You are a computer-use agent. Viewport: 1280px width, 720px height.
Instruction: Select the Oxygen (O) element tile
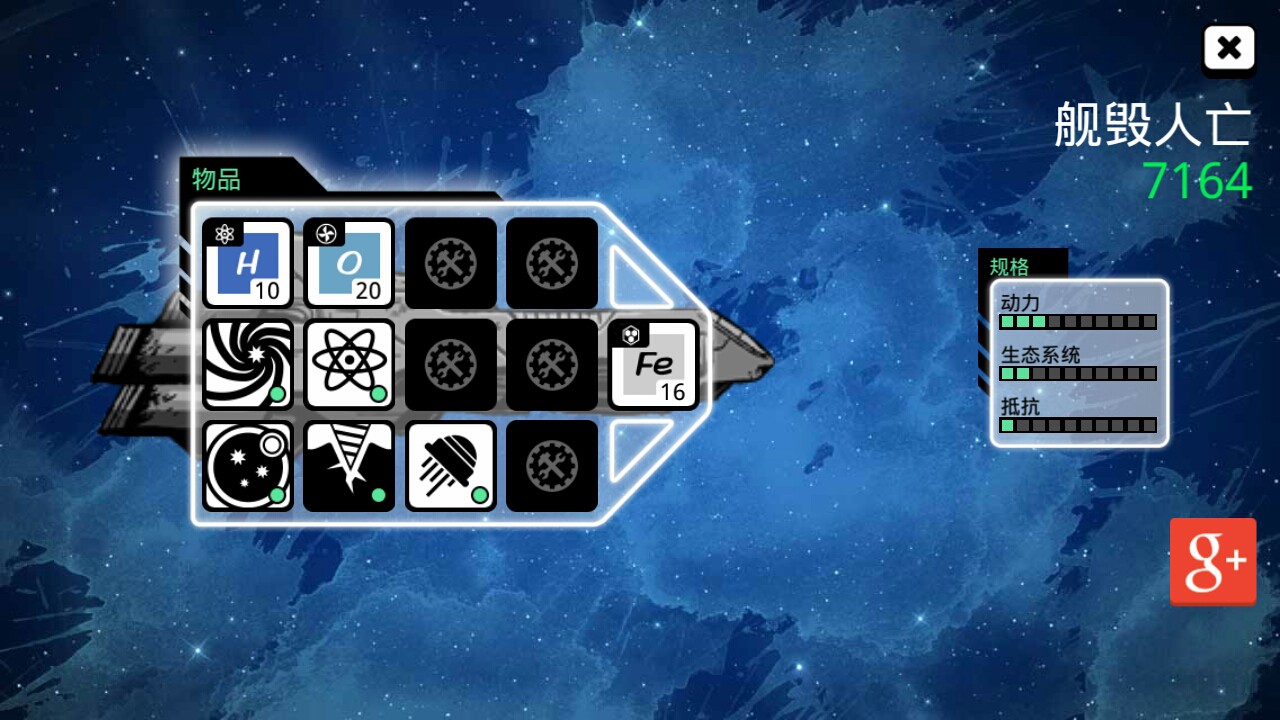tap(349, 264)
